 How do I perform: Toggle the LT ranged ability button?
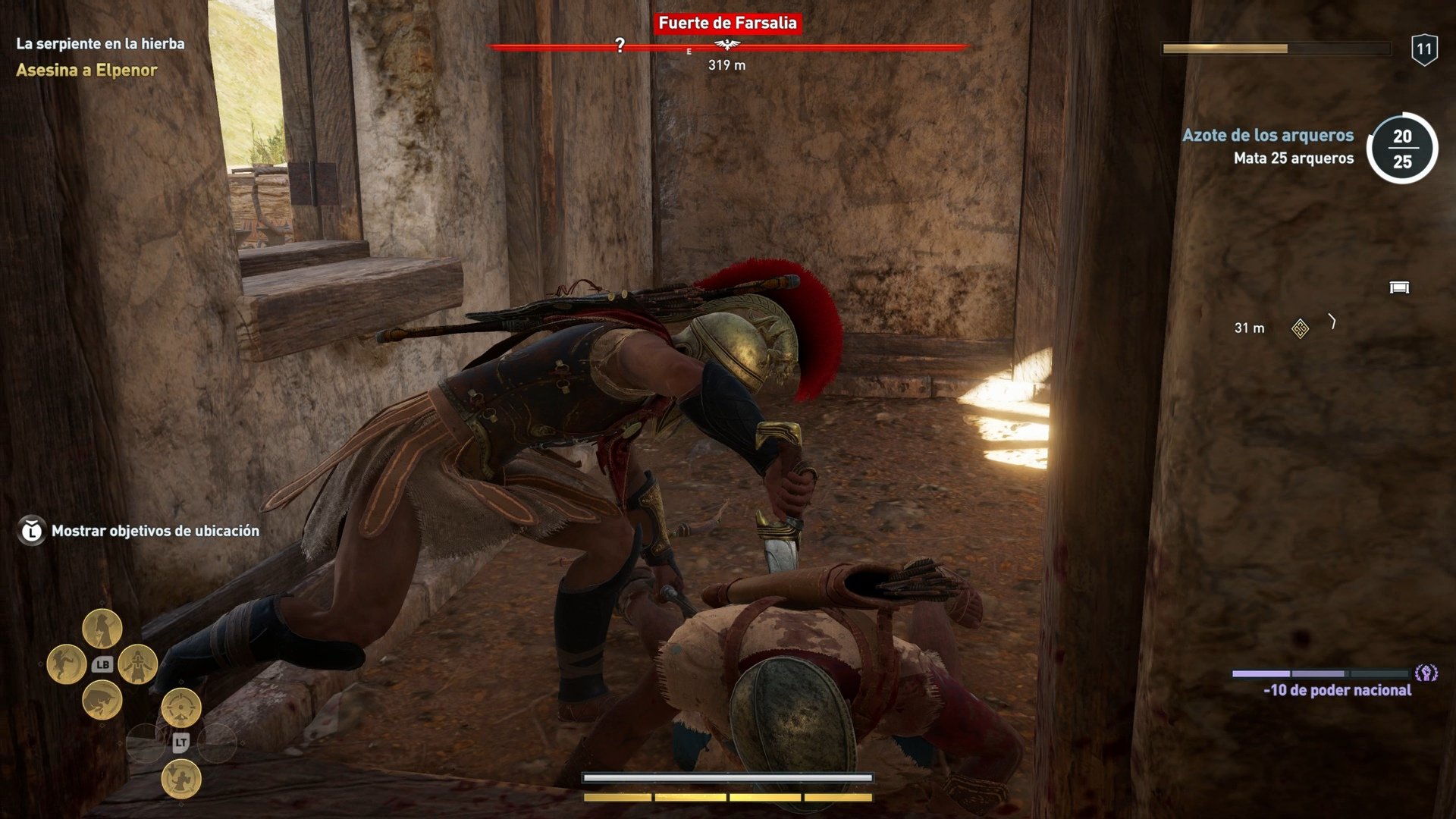[181, 742]
